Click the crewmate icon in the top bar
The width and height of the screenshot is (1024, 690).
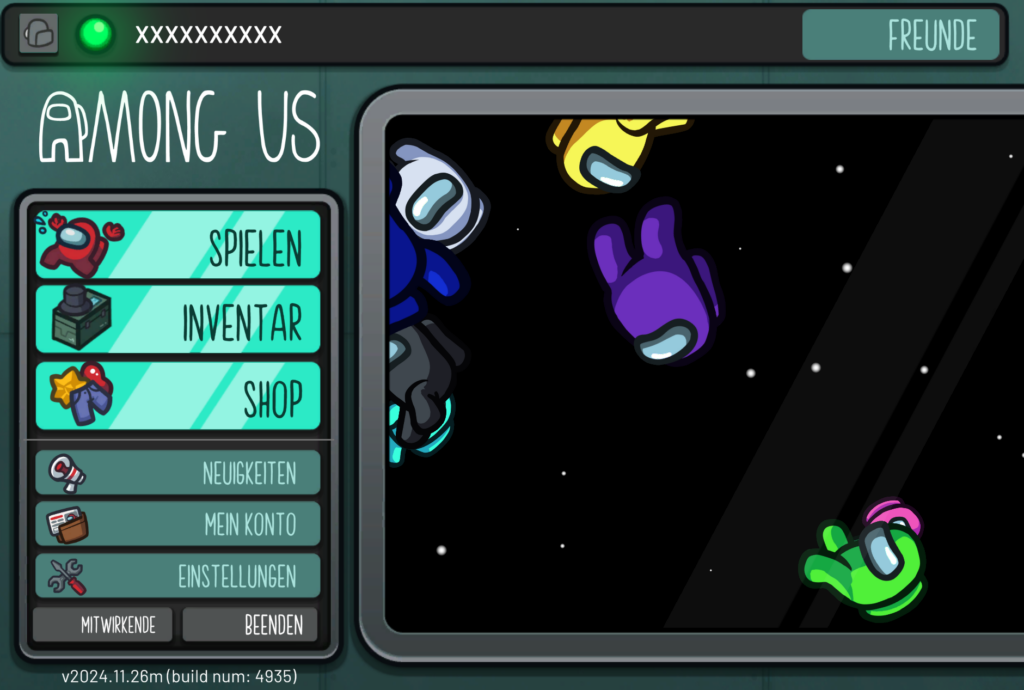click(x=39, y=35)
